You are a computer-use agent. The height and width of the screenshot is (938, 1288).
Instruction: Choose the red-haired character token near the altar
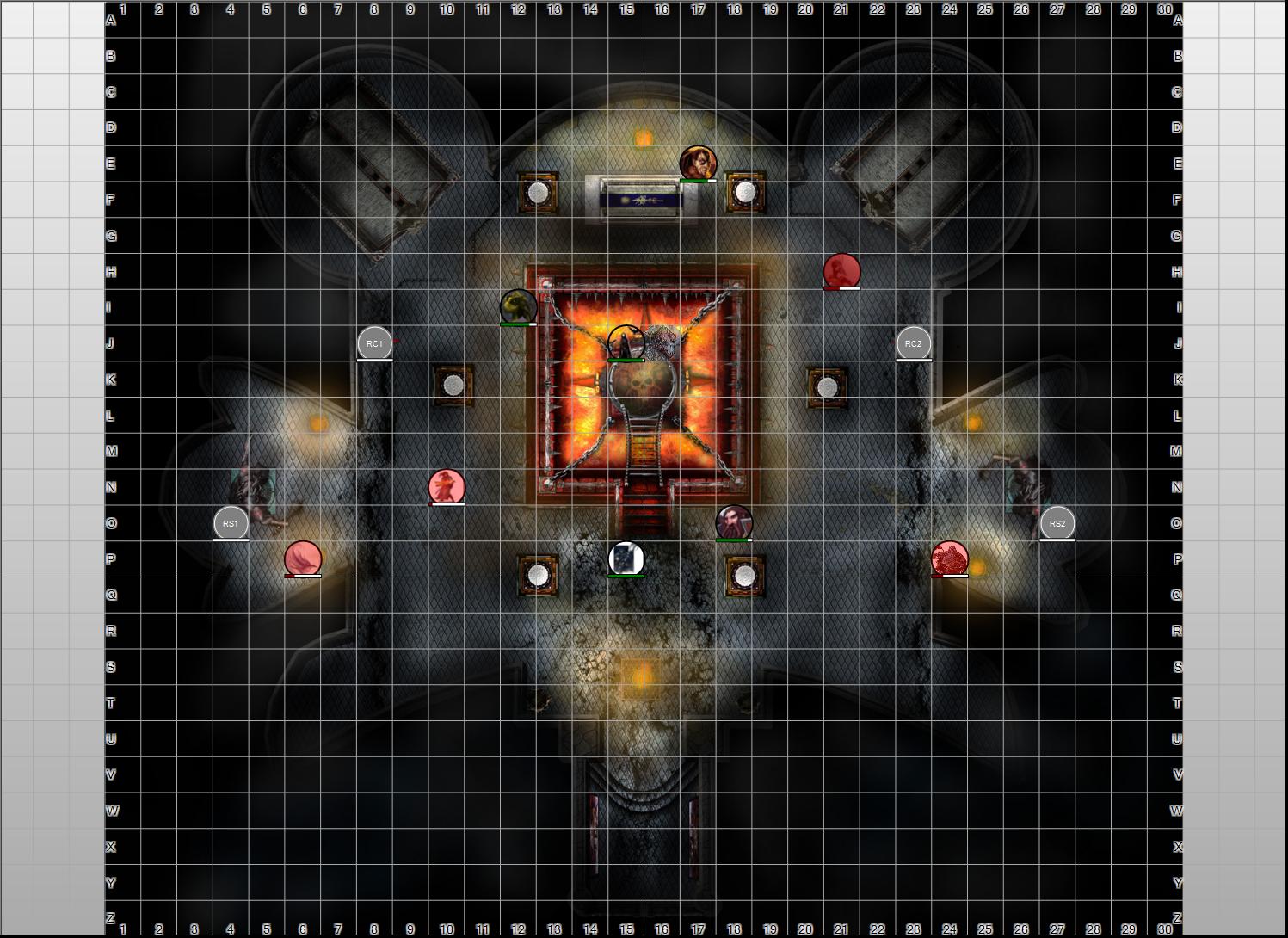pyautogui.click(x=698, y=164)
